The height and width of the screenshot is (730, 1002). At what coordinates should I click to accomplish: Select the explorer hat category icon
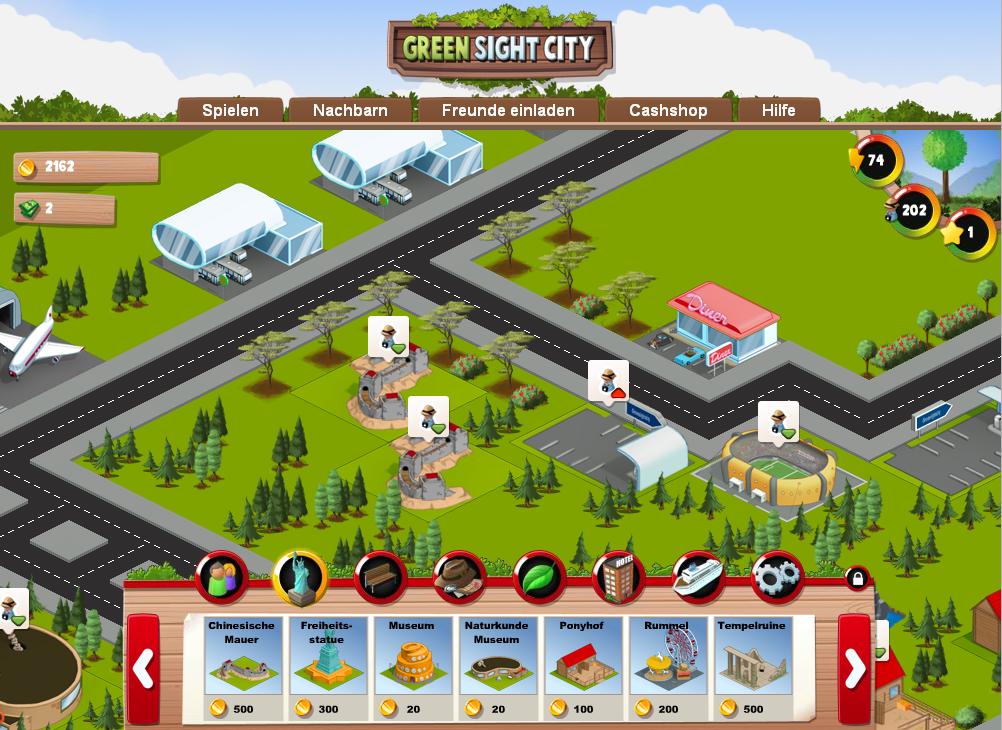click(x=459, y=577)
